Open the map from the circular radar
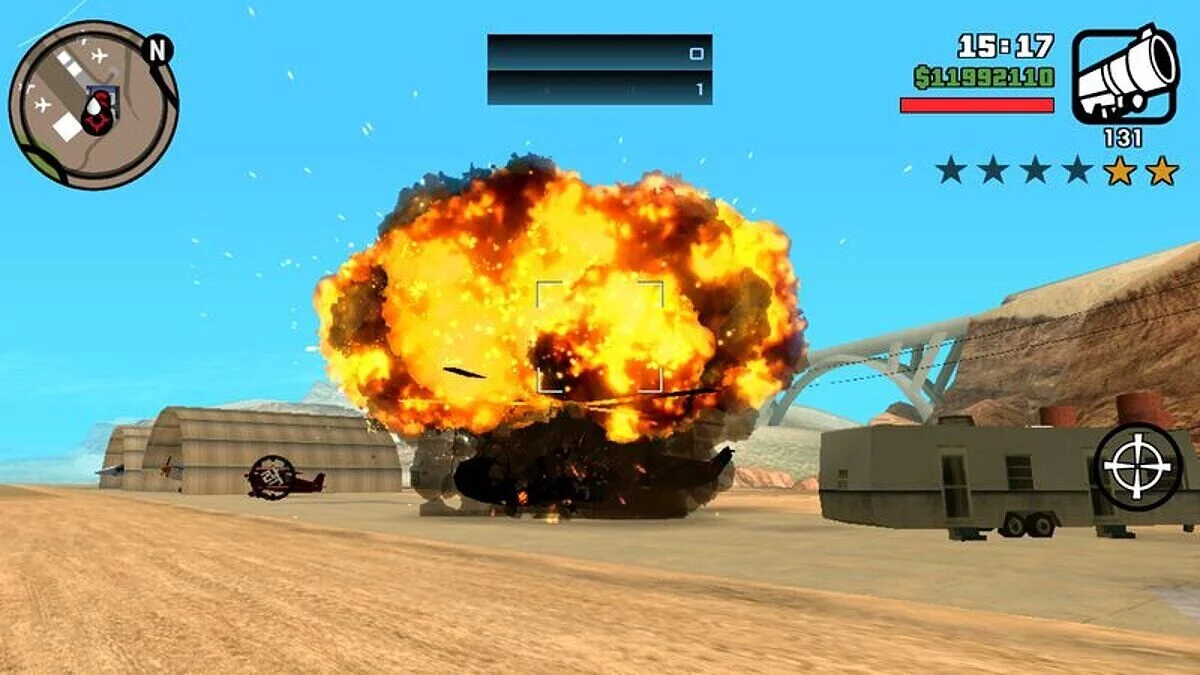This screenshot has width=1200, height=675. (92, 104)
